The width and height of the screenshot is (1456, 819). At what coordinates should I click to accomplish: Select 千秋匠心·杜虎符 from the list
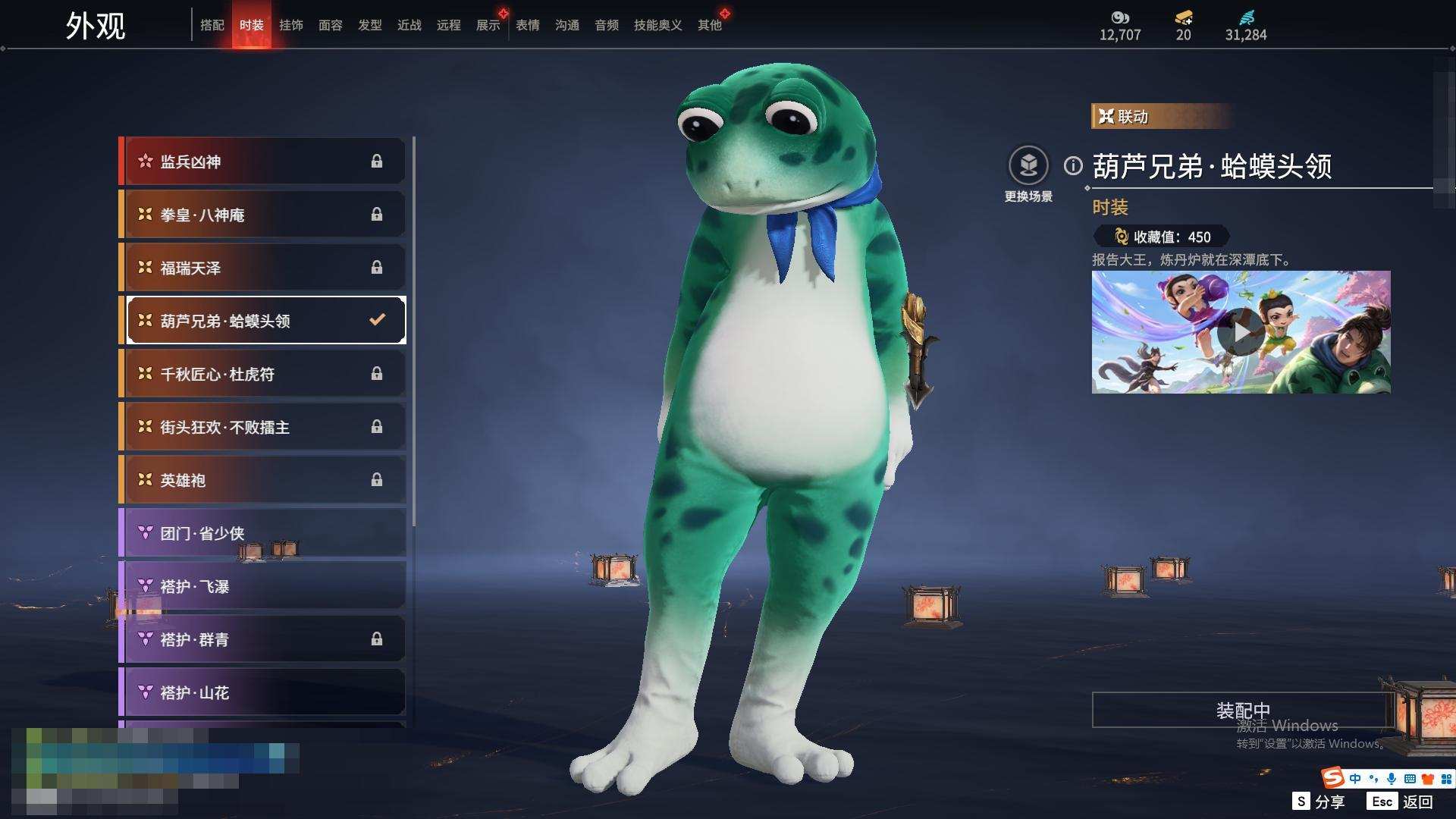(x=262, y=374)
